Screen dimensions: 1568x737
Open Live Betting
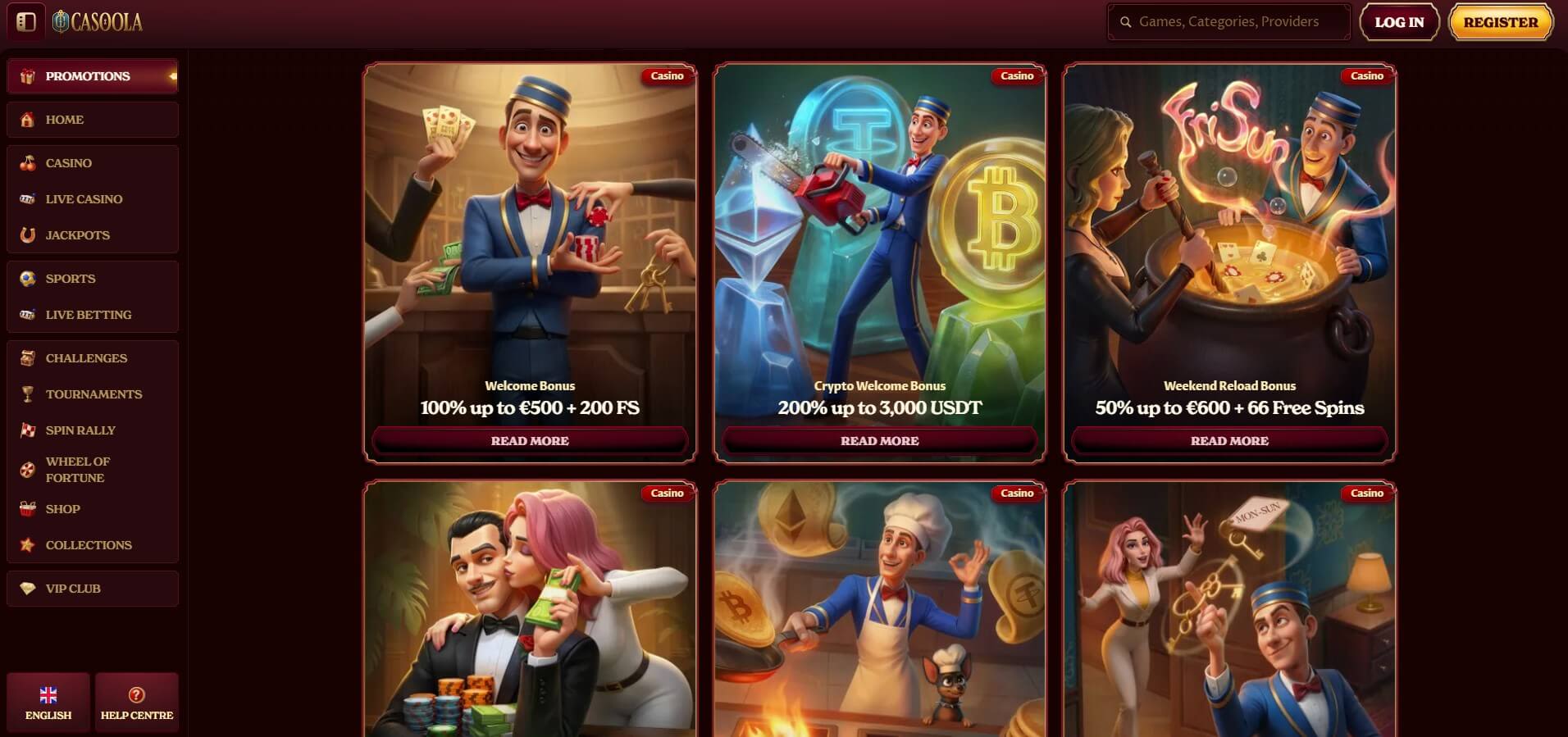88,315
